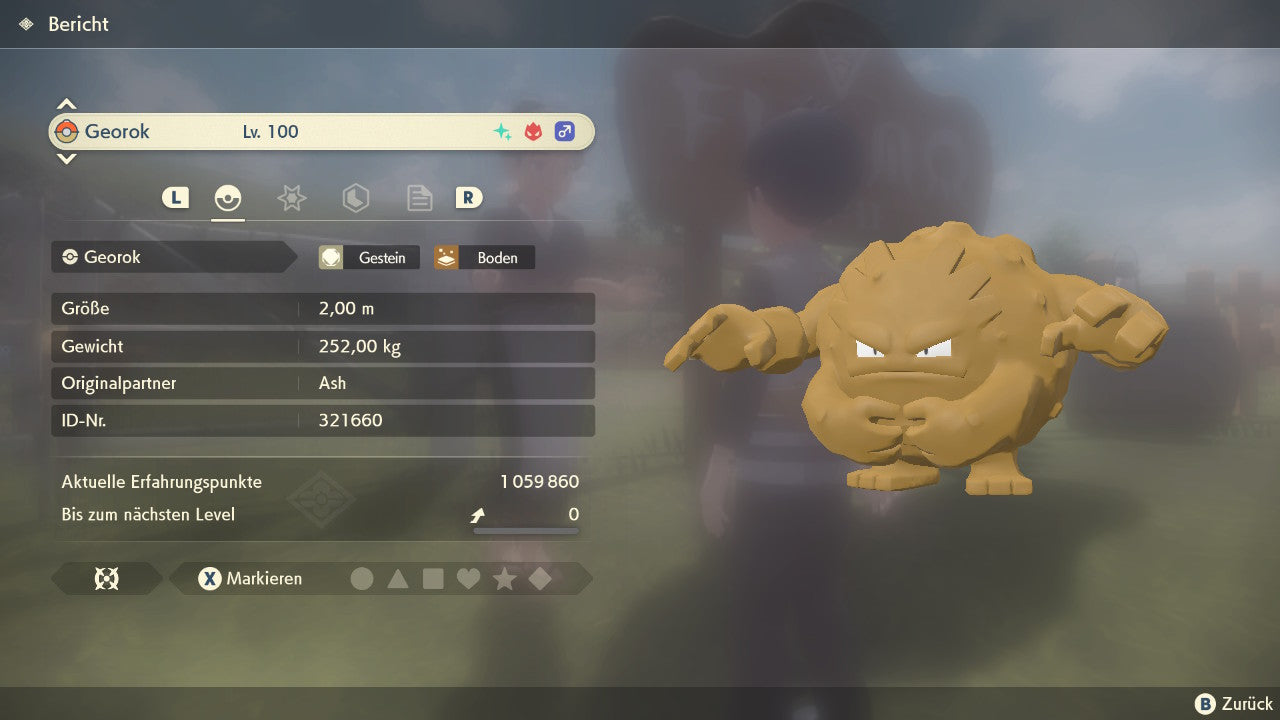The image size is (1280, 720).
Task: Toggle the heart marking
Action: [468, 579]
